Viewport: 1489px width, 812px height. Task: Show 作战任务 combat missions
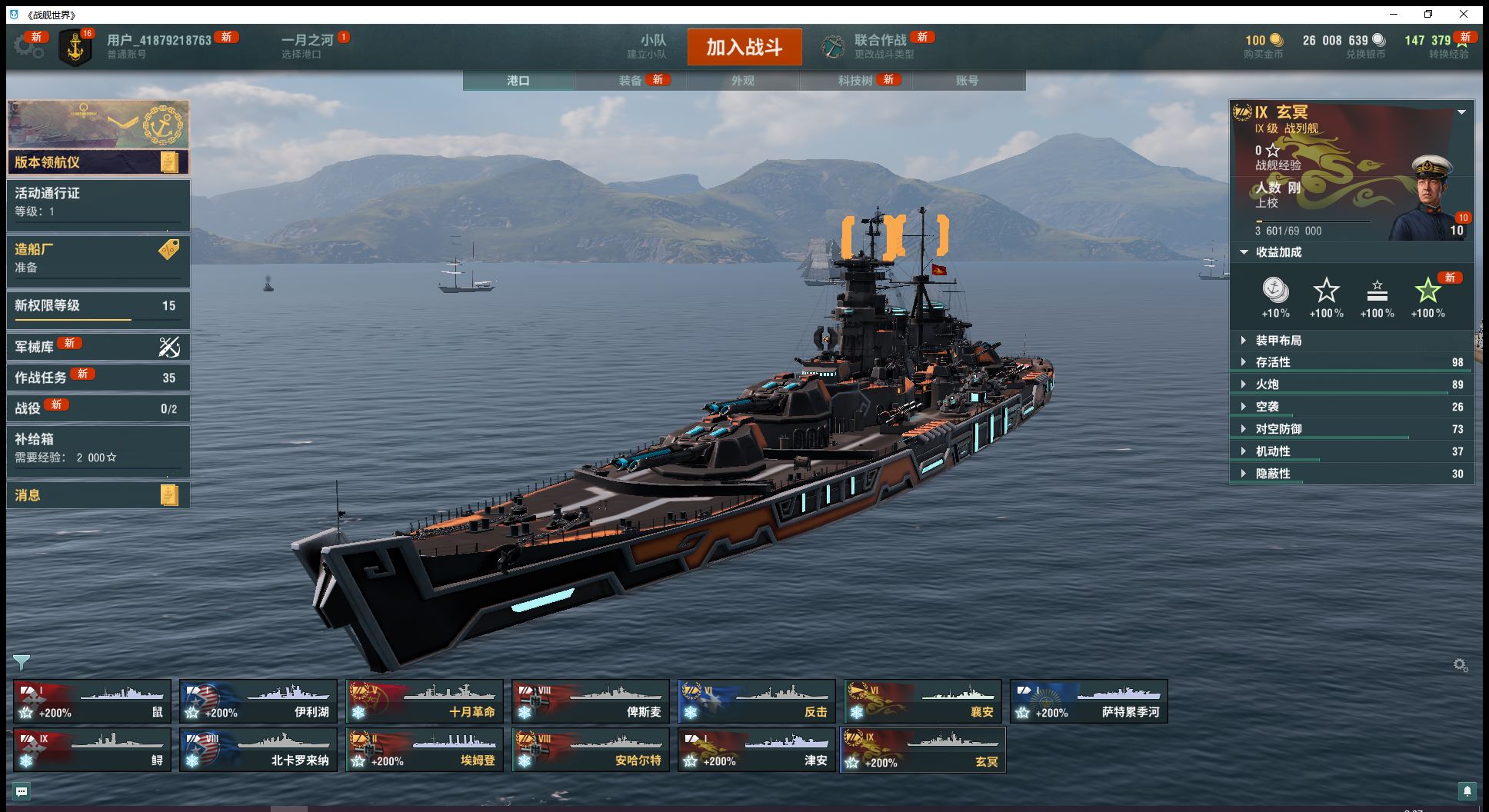[98, 378]
